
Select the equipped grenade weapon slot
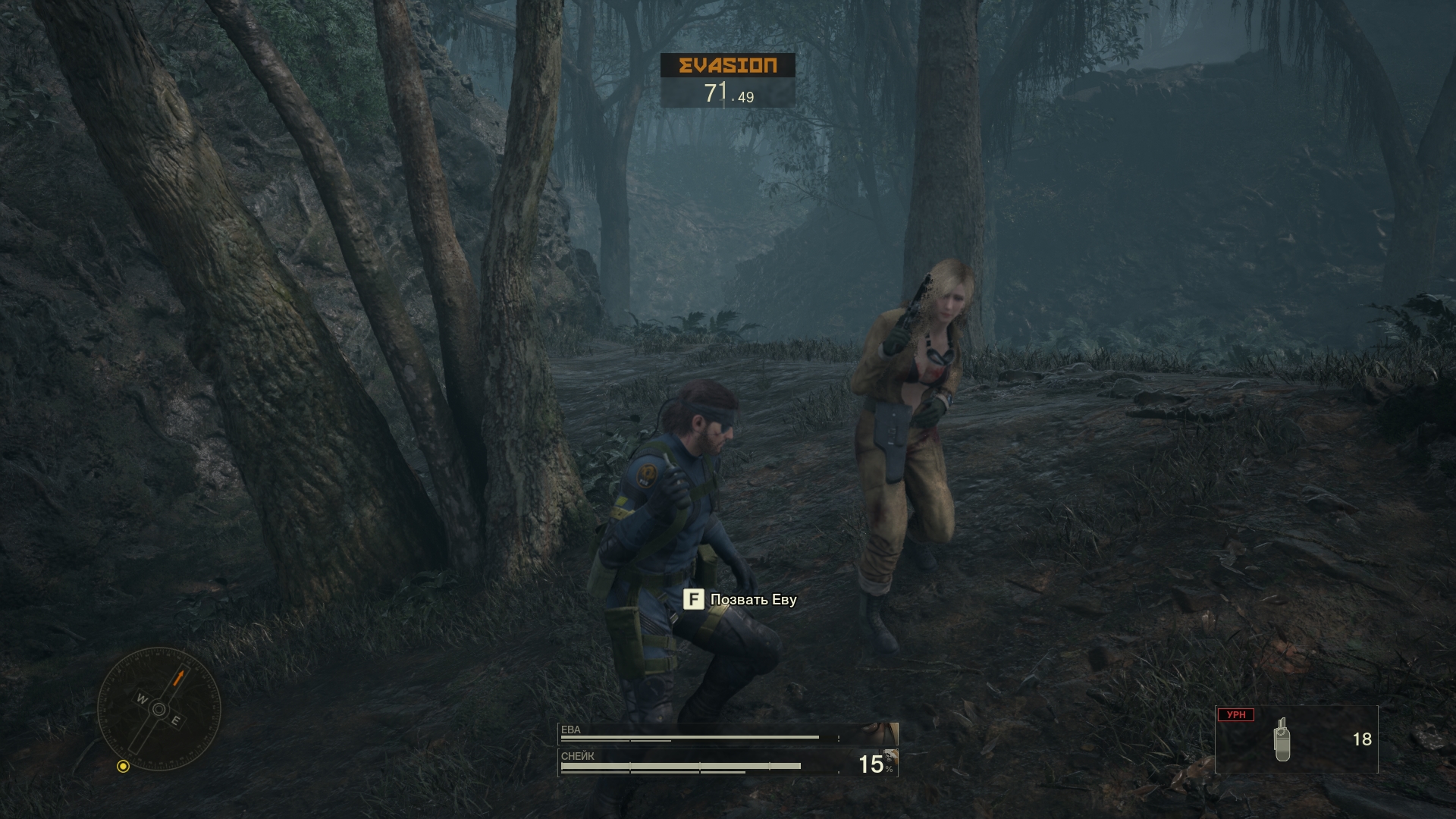tap(1296, 739)
